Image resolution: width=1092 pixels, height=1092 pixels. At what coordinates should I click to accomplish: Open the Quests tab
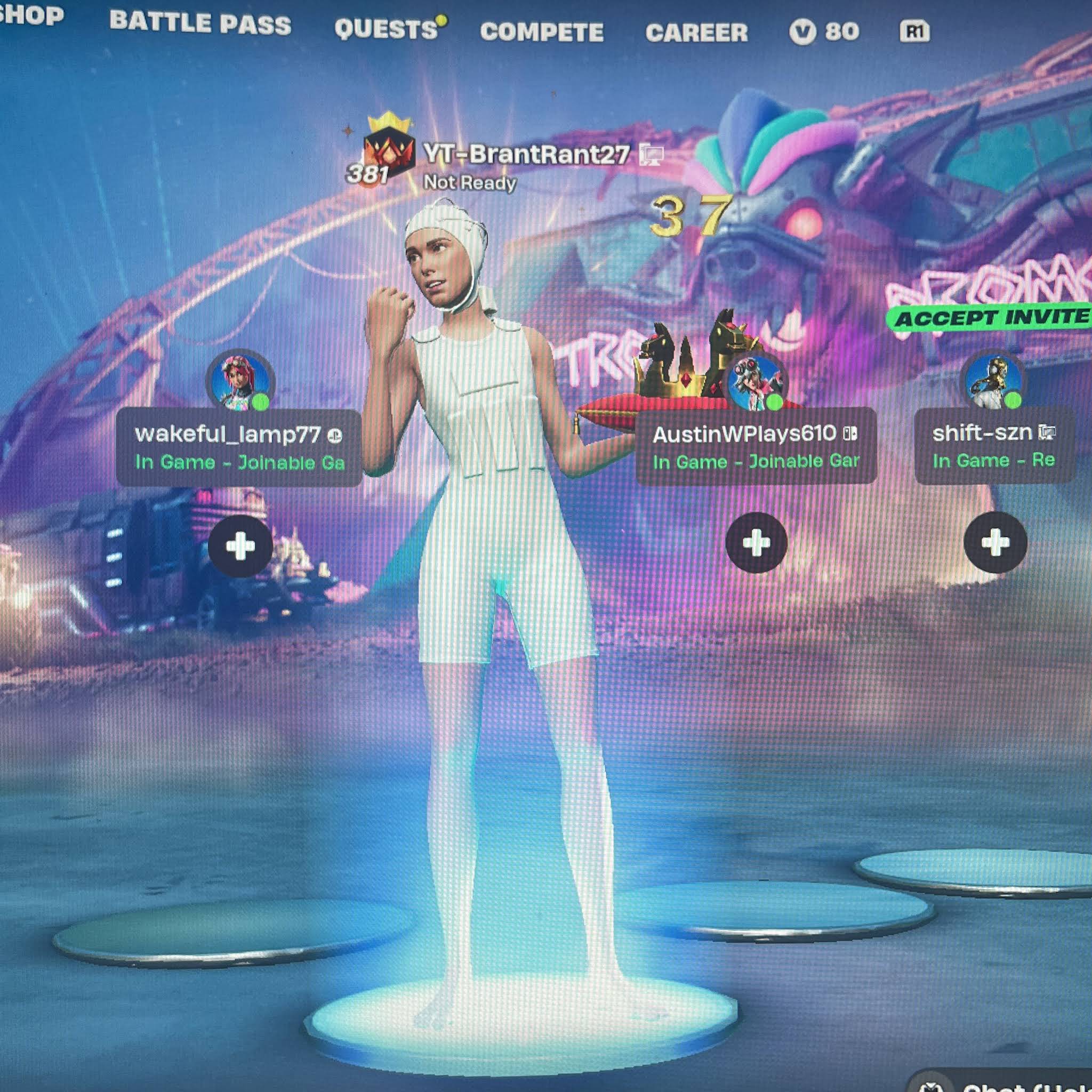pyautogui.click(x=387, y=29)
